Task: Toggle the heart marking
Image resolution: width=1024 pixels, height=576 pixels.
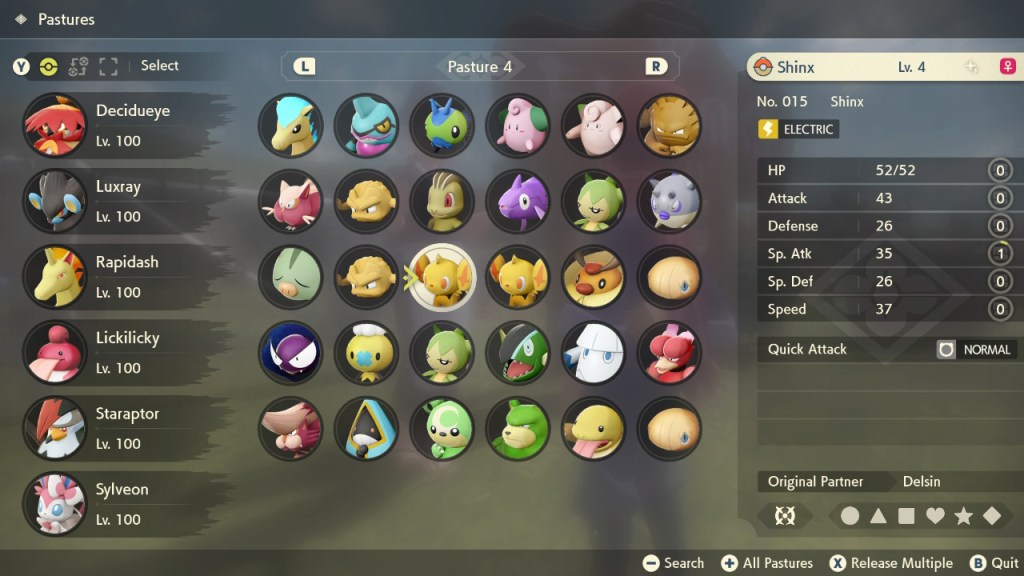Action: click(x=935, y=516)
